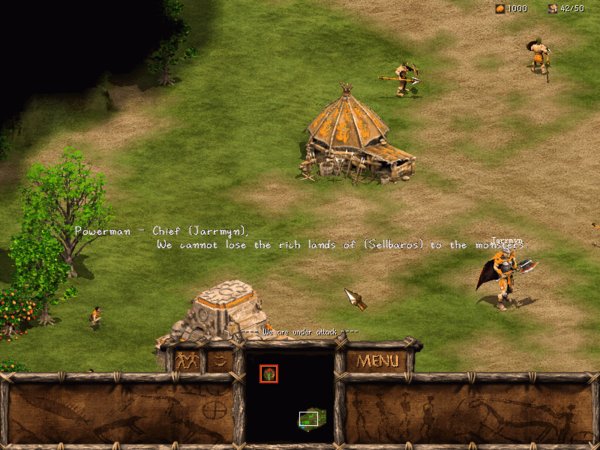Click the red-framed marker on the minimap
Screen dimensions: 600x450
(268, 374)
